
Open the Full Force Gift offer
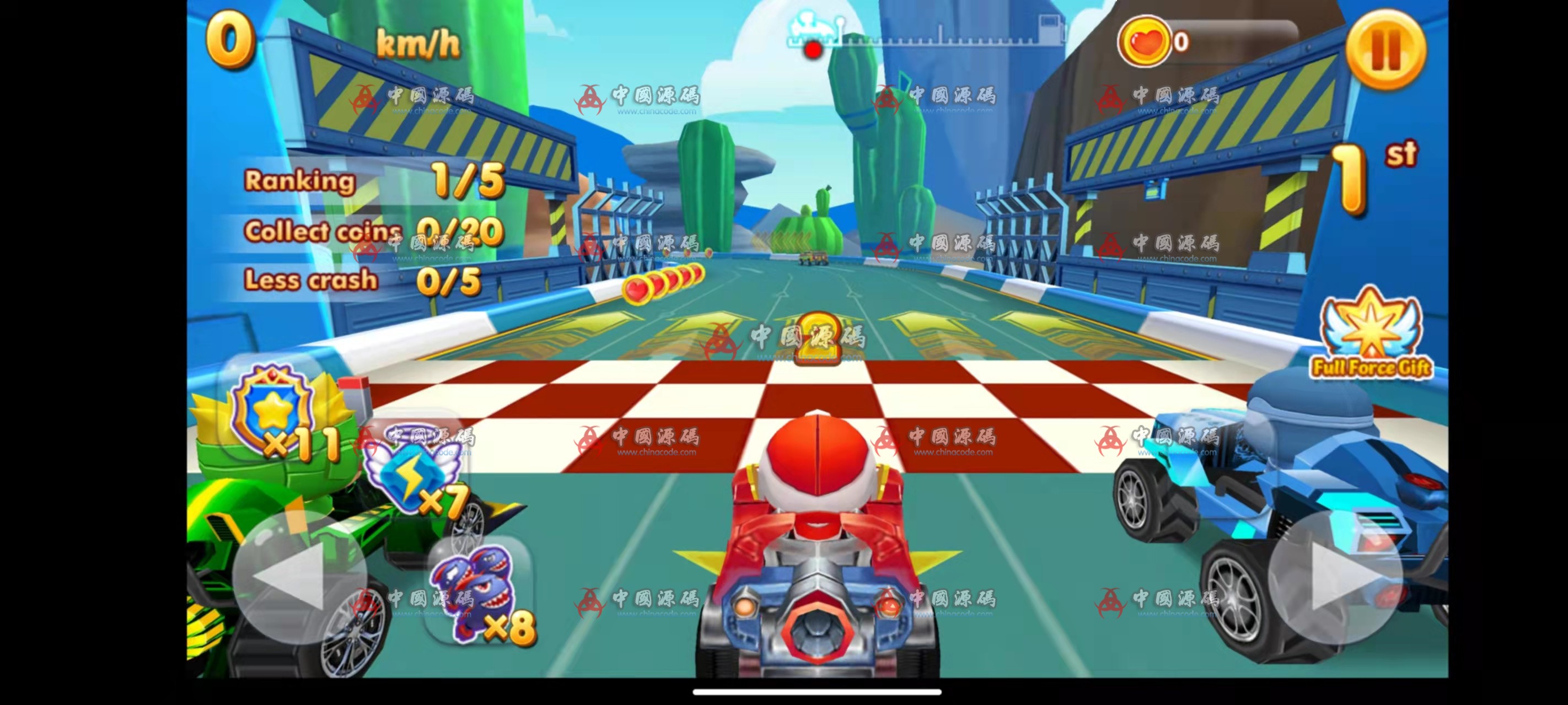[x=1371, y=333]
